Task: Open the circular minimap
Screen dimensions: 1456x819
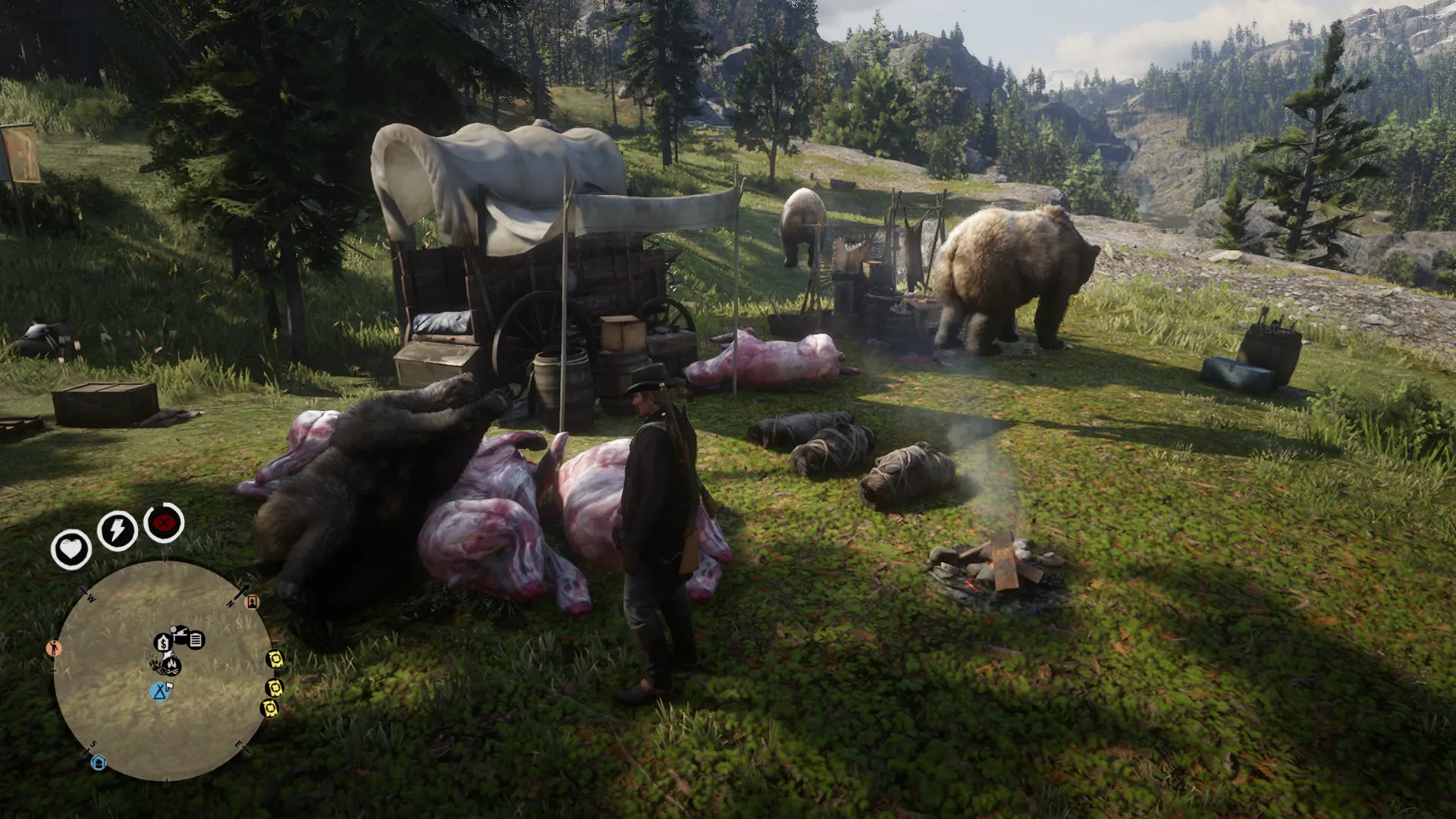Action: tap(162, 671)
